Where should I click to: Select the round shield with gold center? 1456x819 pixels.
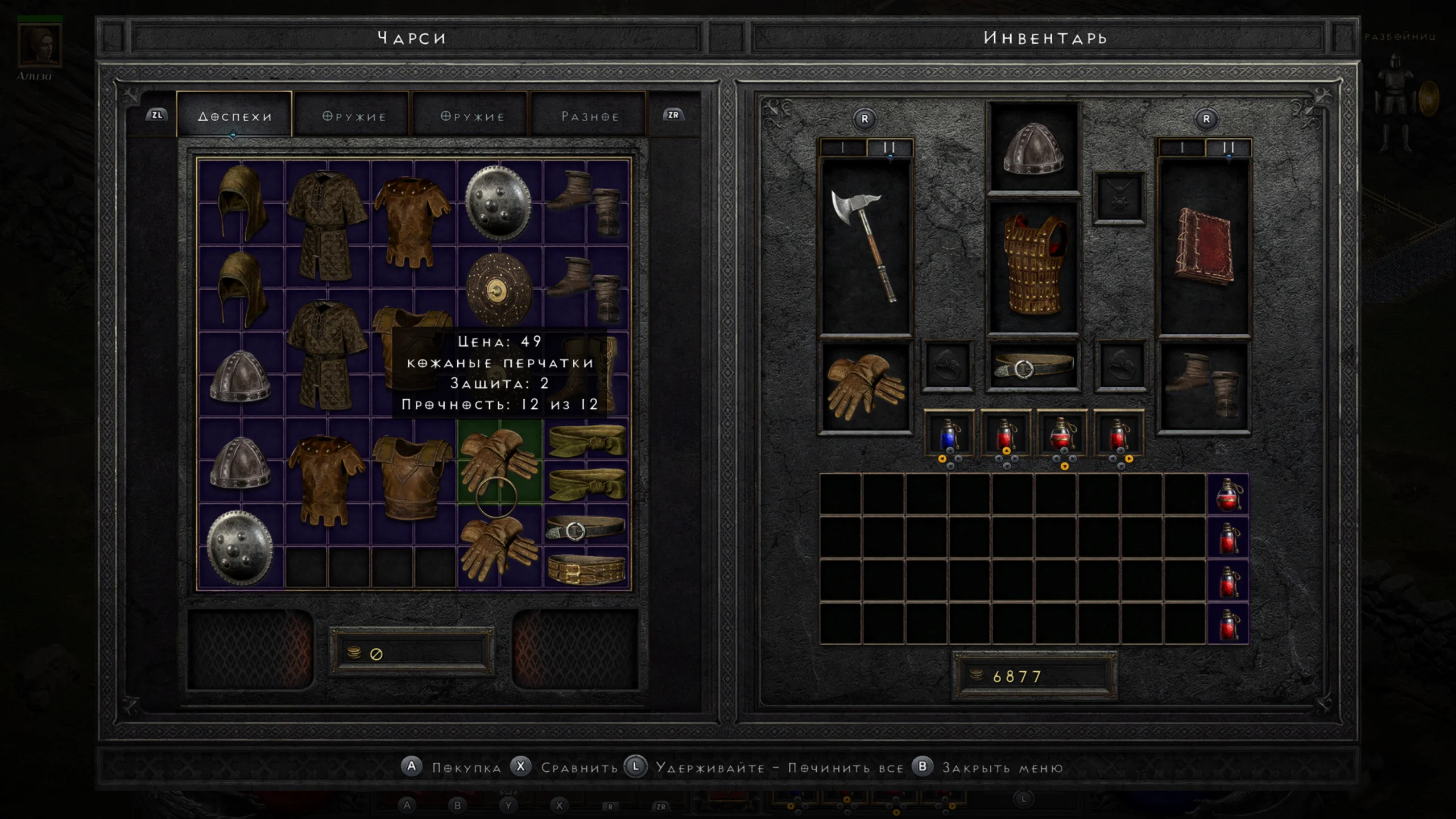pos(499,290)
